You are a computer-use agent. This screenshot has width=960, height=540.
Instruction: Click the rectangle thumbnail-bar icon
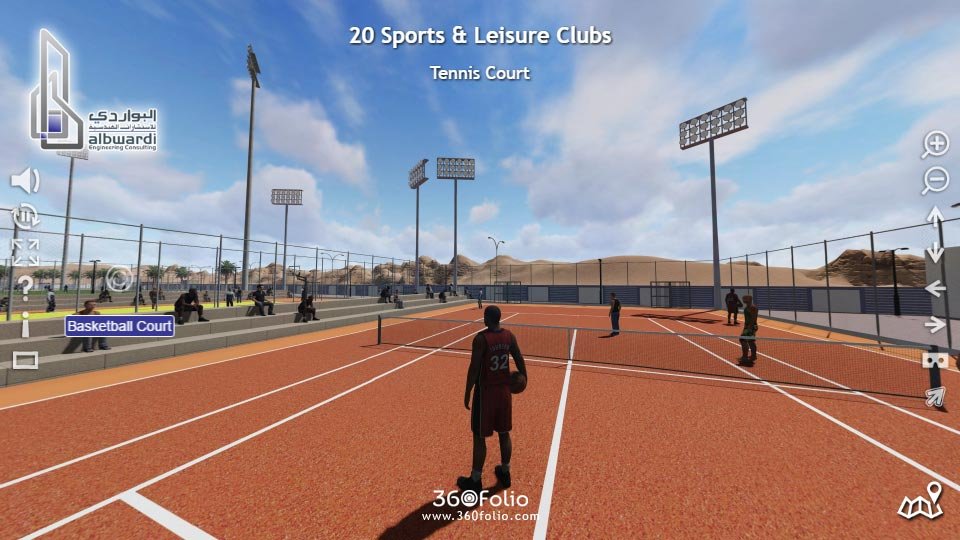click(x=25, y=360)
